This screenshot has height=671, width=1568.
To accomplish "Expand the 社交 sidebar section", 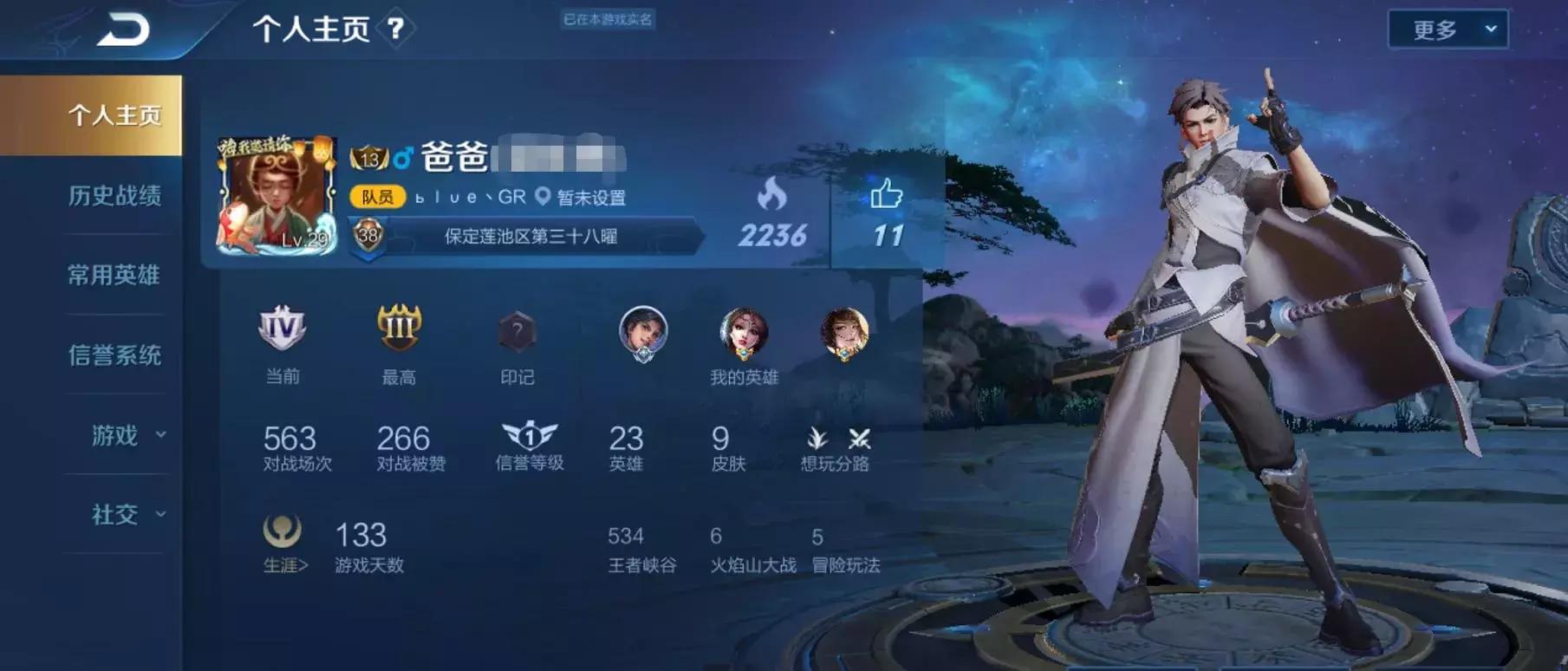I will tap(114, 516).
